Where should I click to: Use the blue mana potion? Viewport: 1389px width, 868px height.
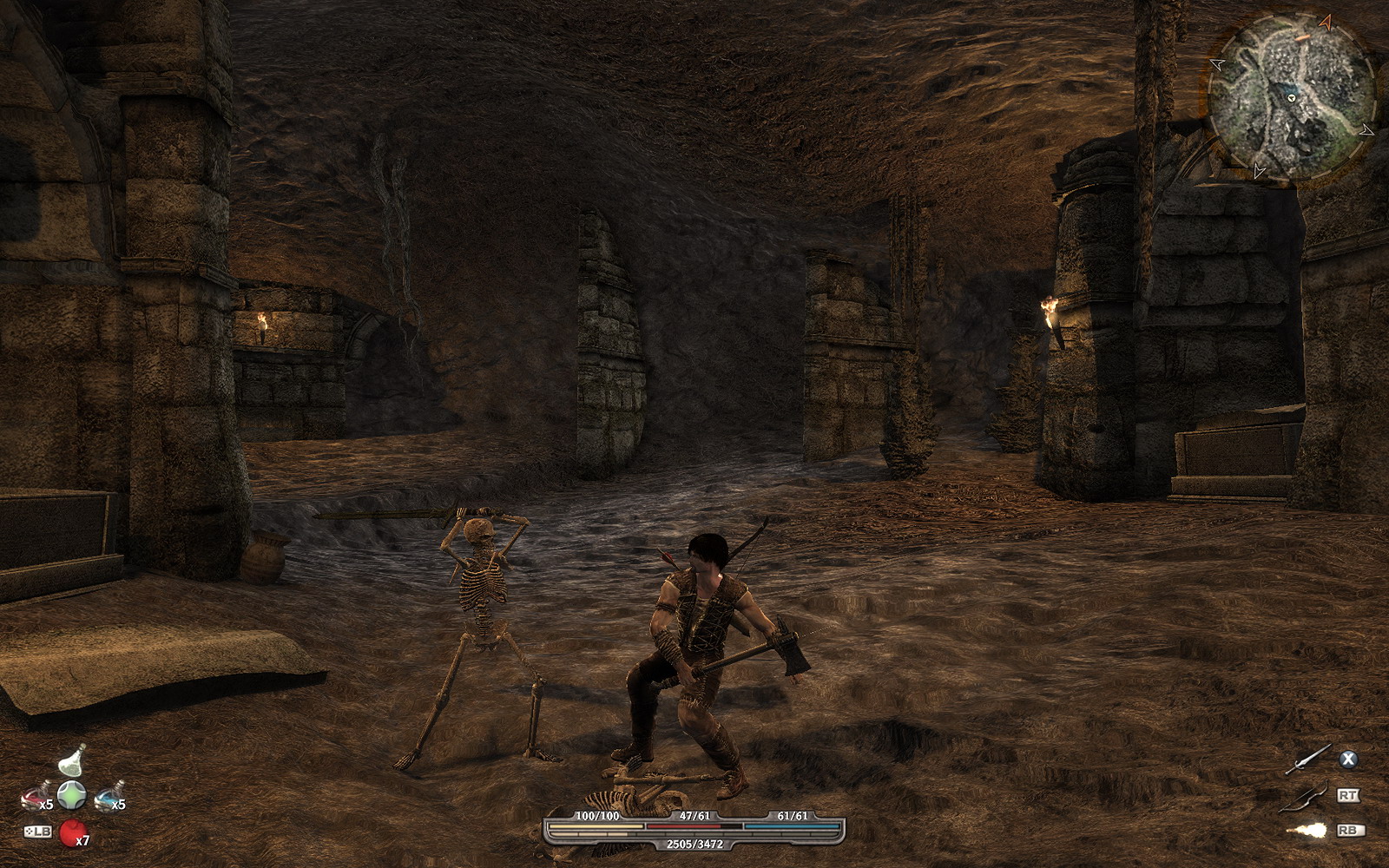pyautogui.click(x=108, y=795)
